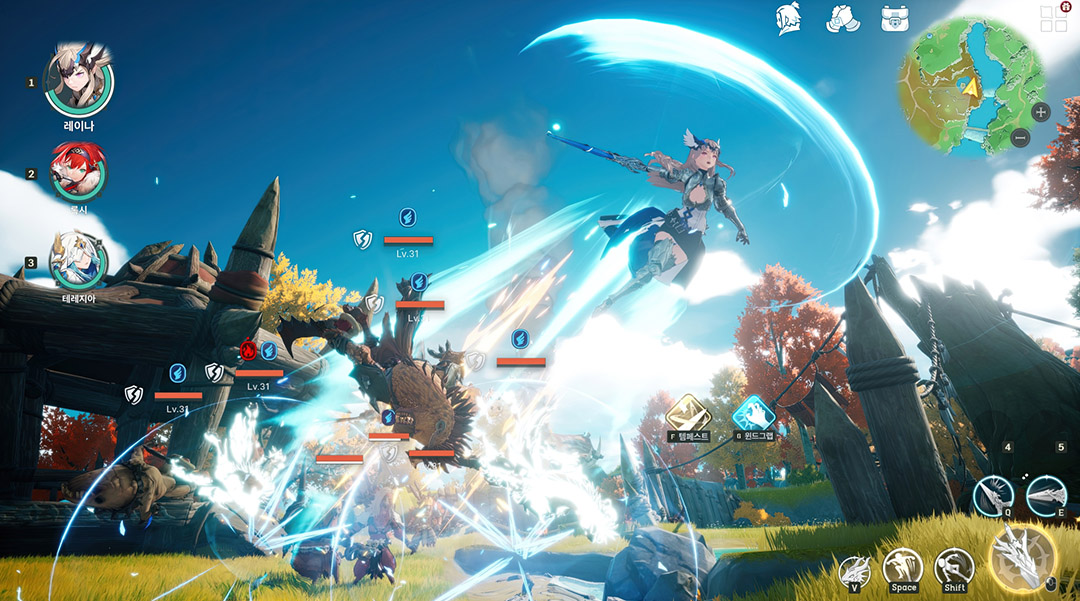Use the lance skill labeled E
Viewport: 1080px width, 601px height.
coord(1046,495)
